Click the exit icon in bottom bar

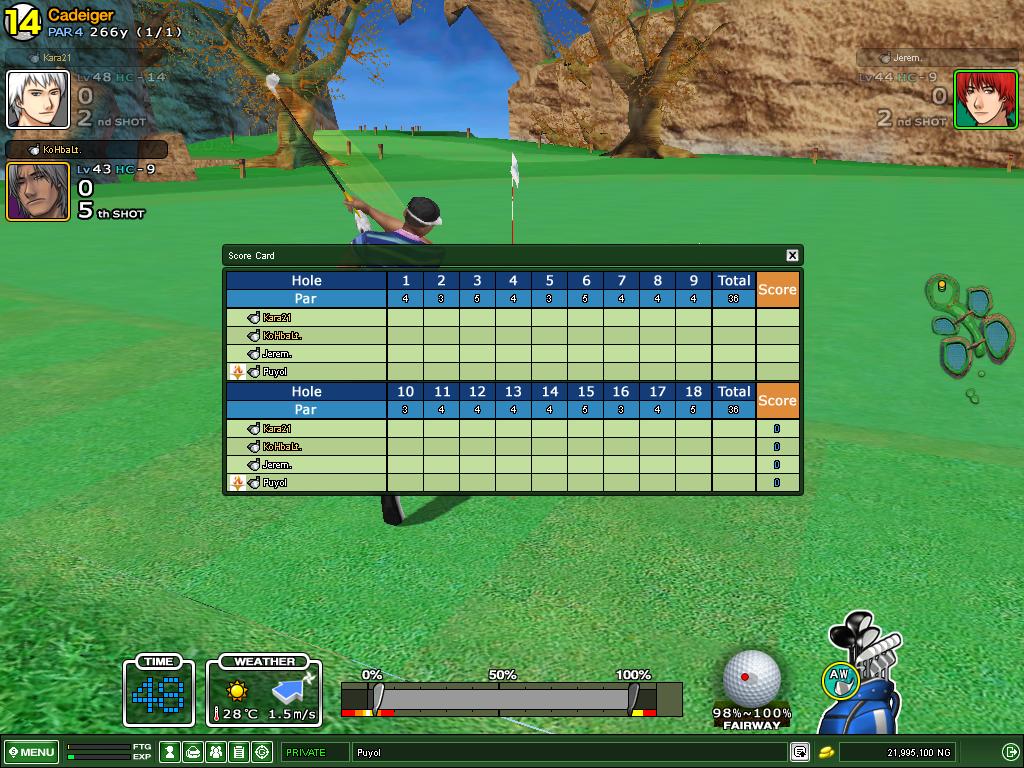(1010, 752)
